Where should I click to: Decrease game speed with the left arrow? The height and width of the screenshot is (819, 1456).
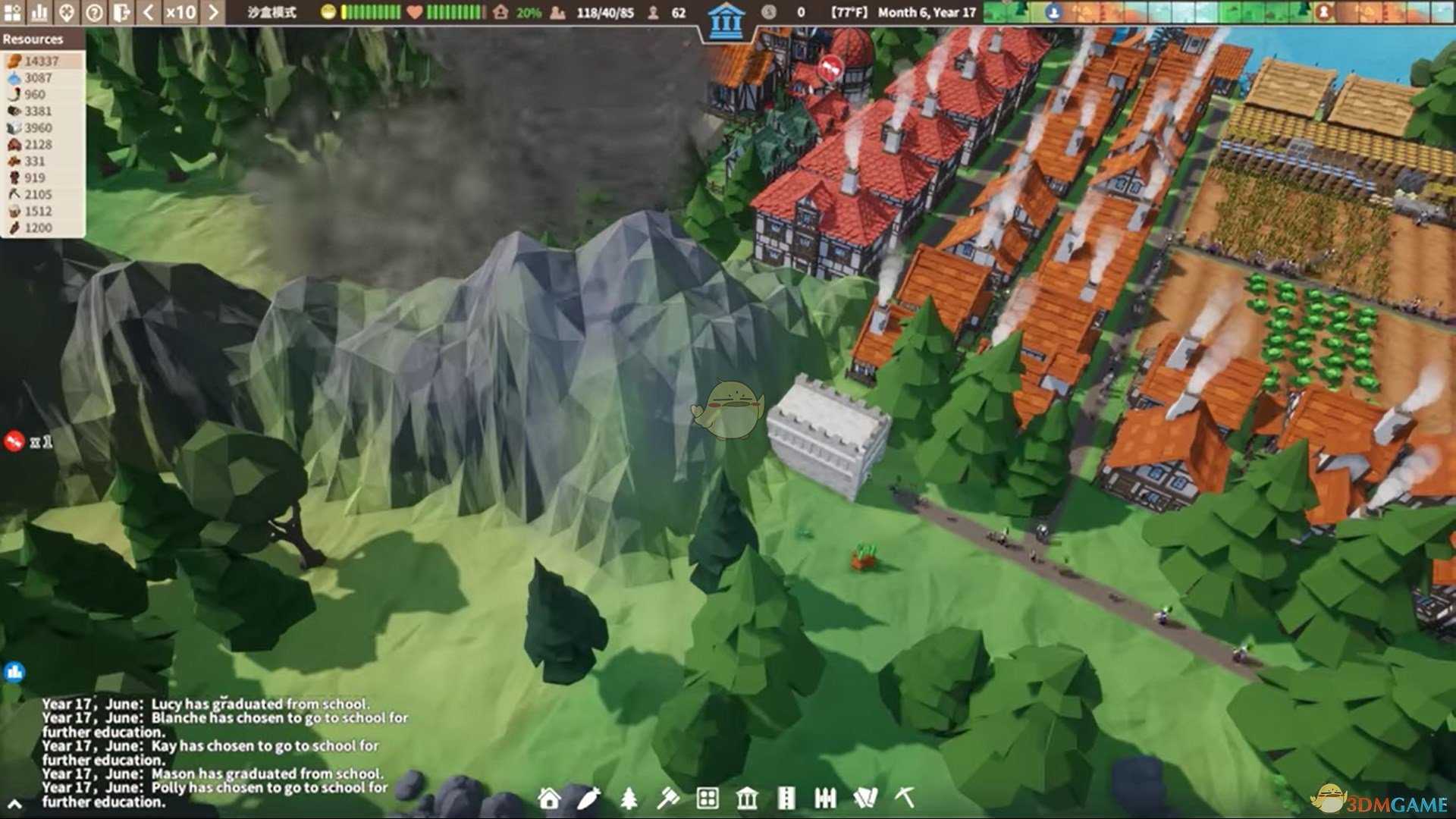coord(149,12)
